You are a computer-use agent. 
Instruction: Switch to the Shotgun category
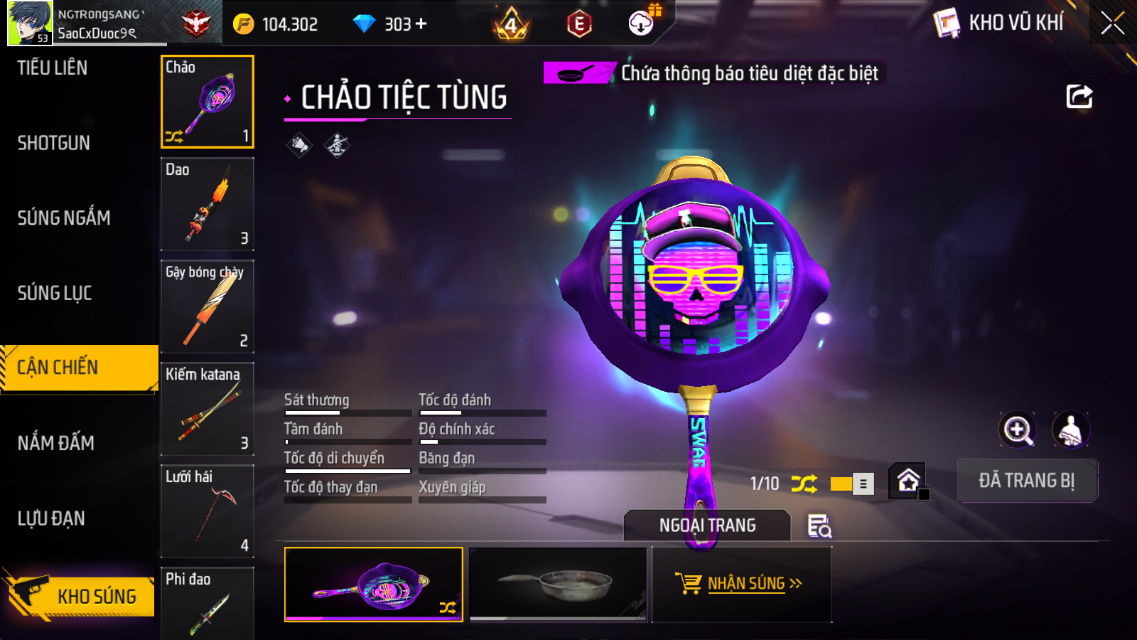click(x=54, y=143)
